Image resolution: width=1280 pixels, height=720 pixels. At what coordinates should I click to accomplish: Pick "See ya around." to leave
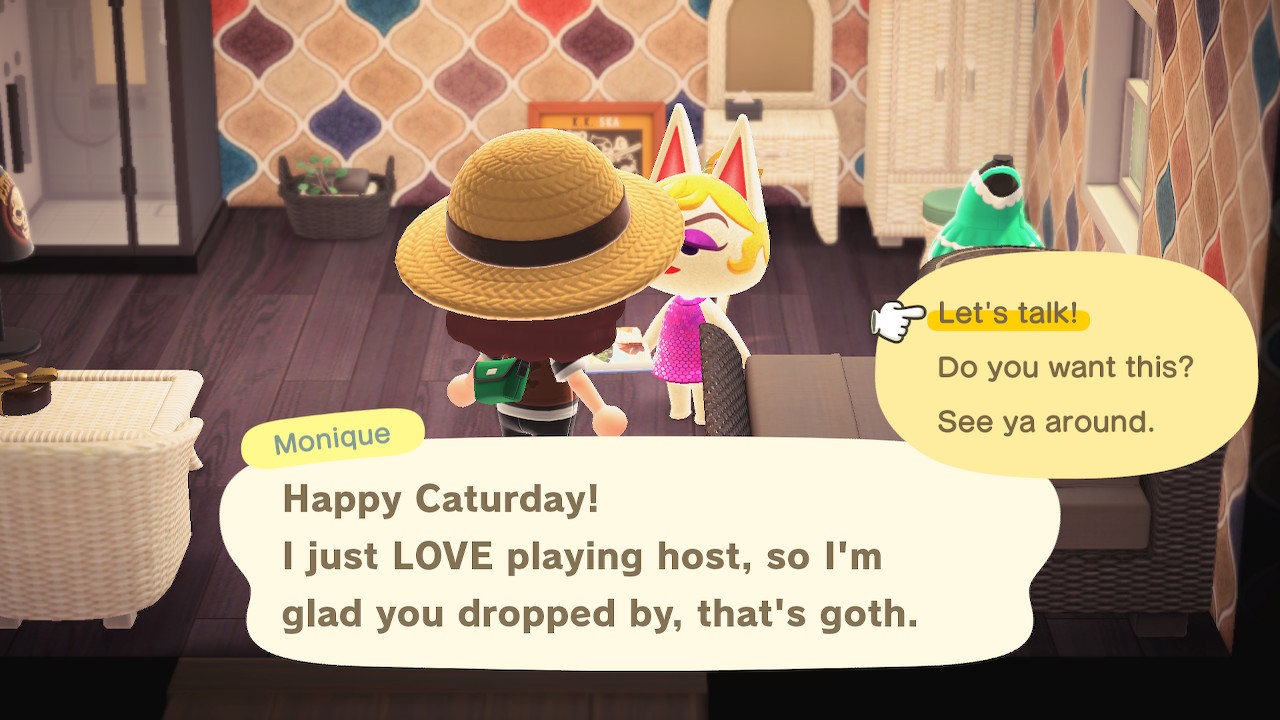tap(1045, 422)
